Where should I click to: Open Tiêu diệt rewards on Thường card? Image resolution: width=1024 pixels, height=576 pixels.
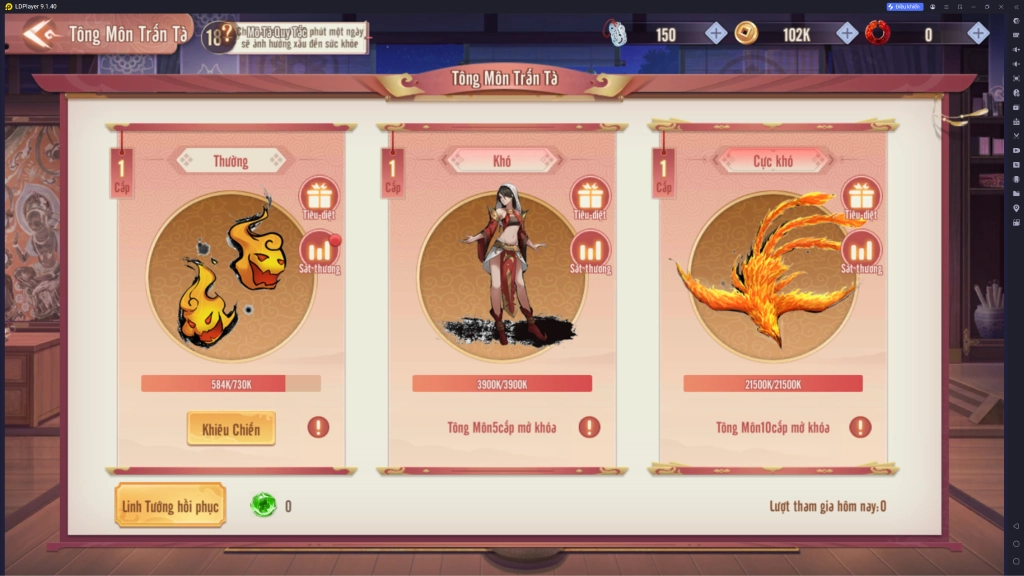(319, 197)
